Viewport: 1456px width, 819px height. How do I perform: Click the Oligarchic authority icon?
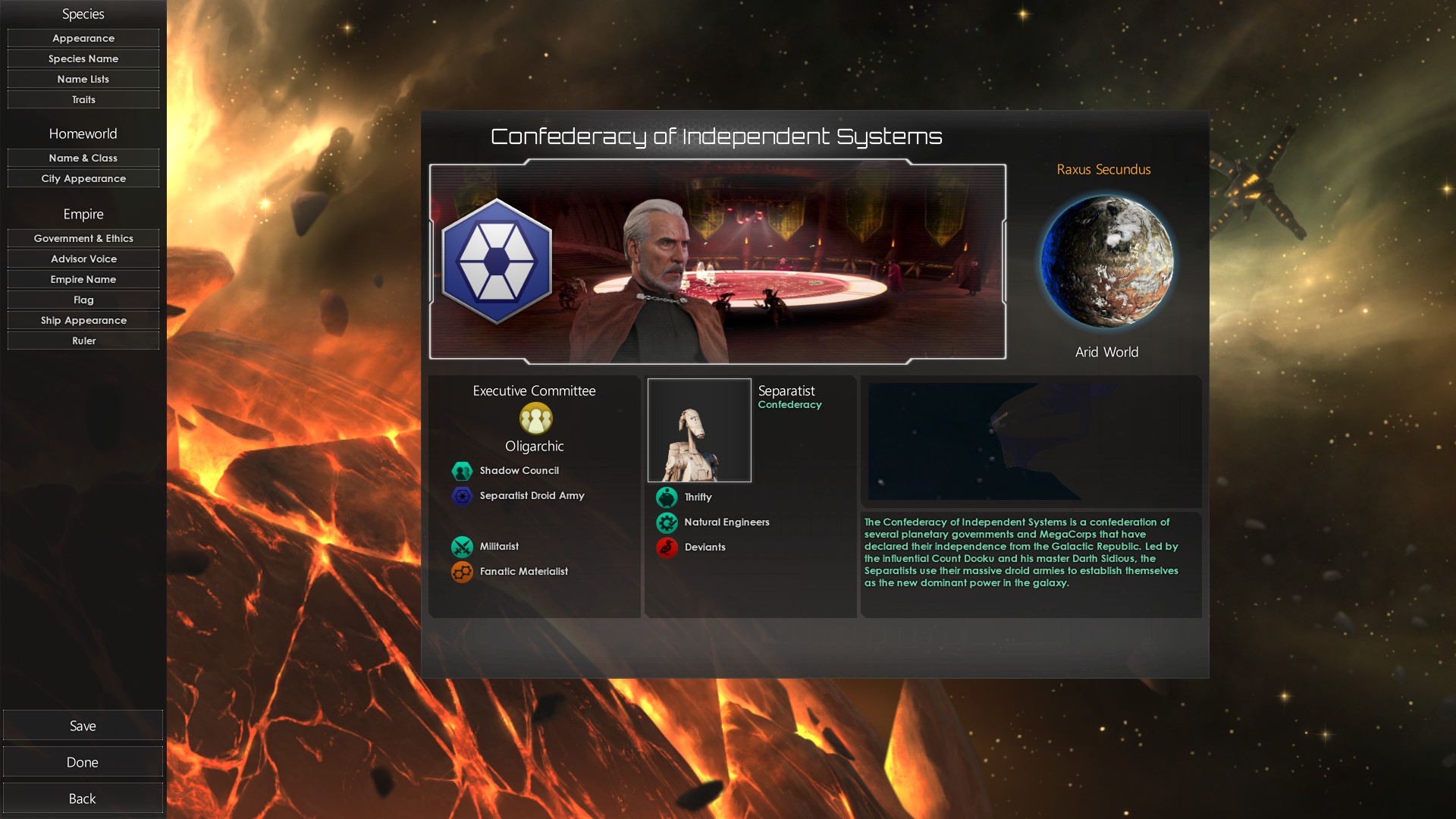point(535,419)
